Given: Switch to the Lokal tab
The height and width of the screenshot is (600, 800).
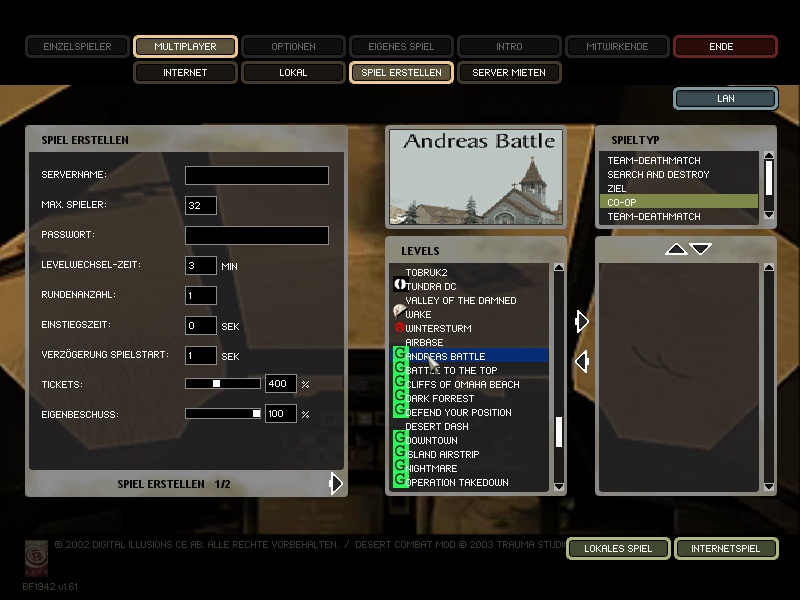Looking at the screenshot, I should point(293,72).
